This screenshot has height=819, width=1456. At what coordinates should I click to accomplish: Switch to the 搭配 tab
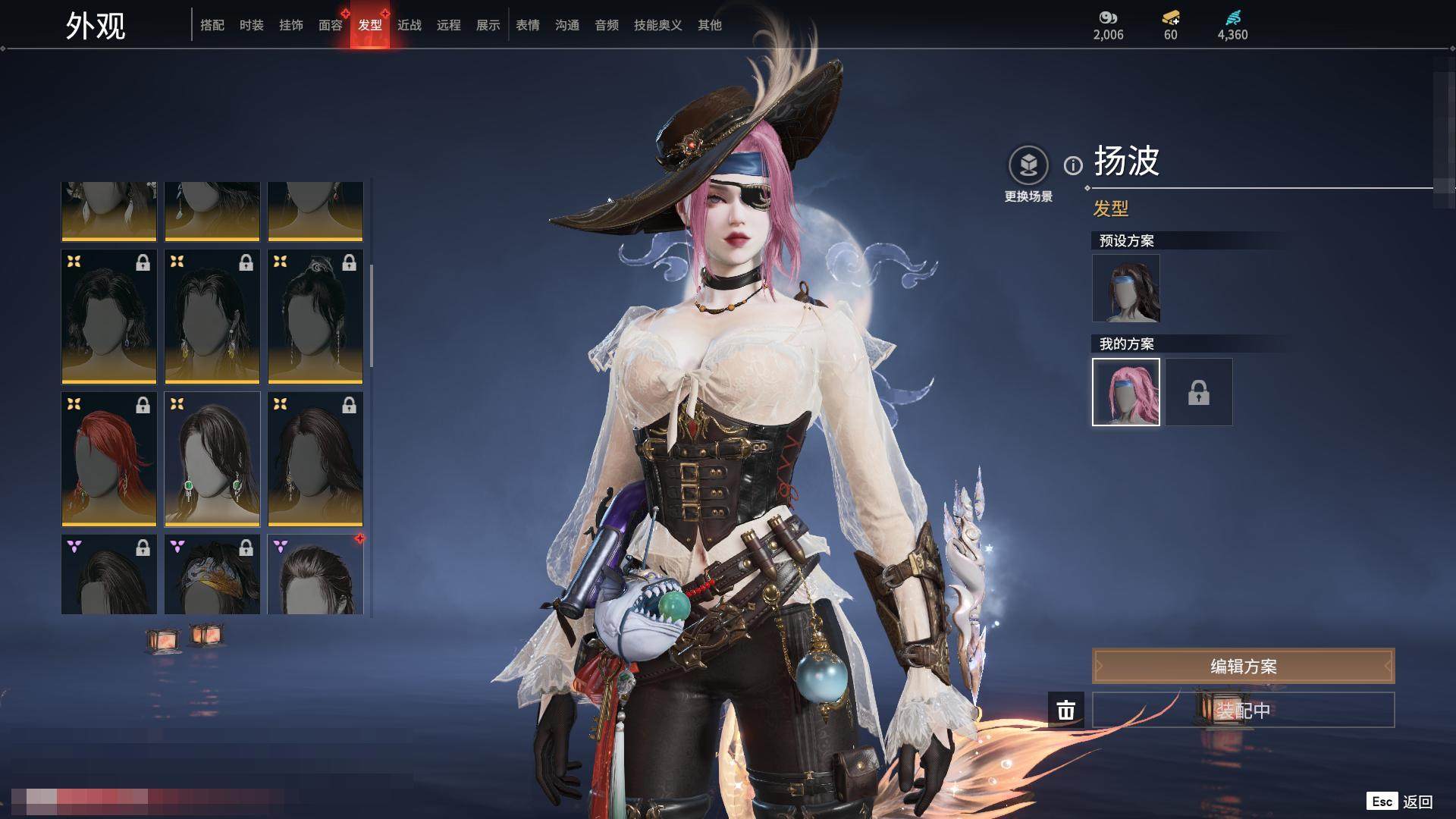click(x=212, y=25)
